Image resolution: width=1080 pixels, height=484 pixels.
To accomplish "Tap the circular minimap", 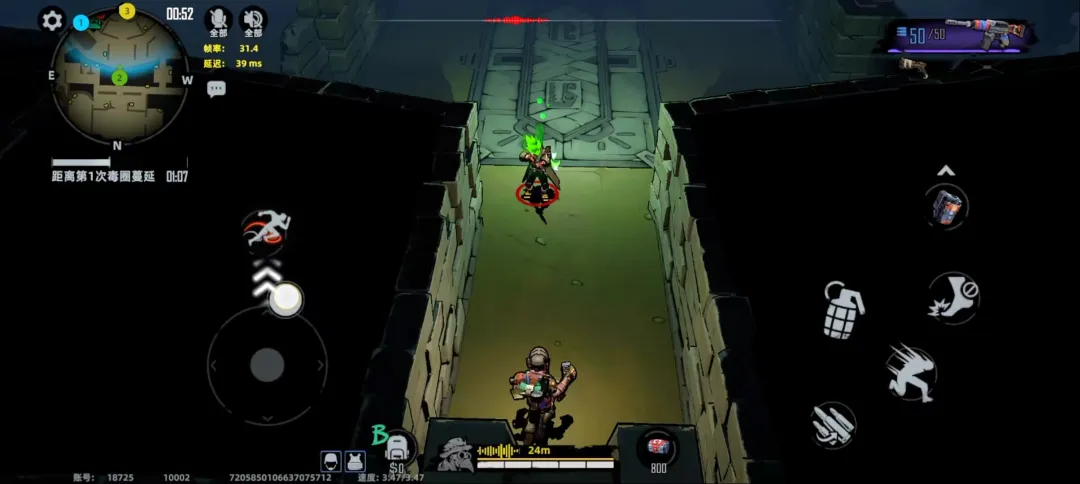I will 119,77.
